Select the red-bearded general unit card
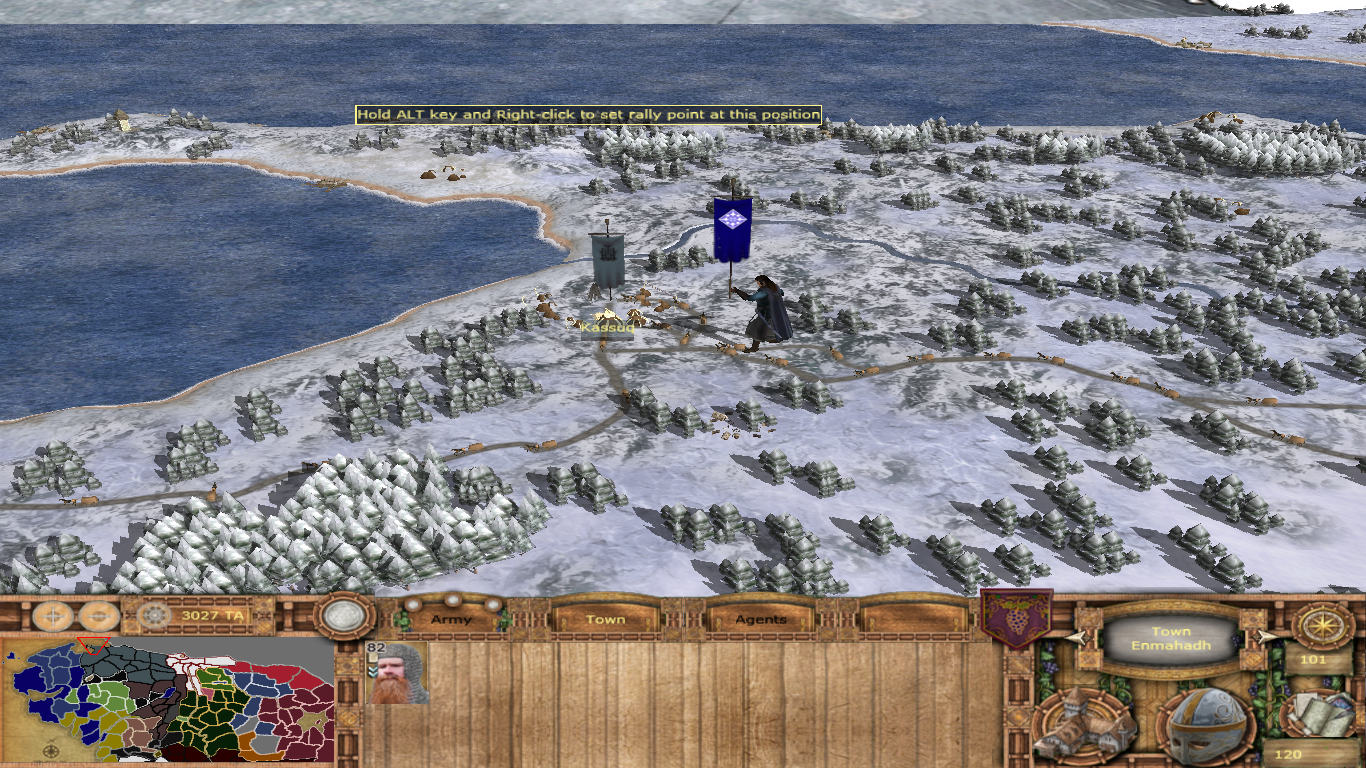The height and width of the screenshot is (768, 1366). point(398,673)
